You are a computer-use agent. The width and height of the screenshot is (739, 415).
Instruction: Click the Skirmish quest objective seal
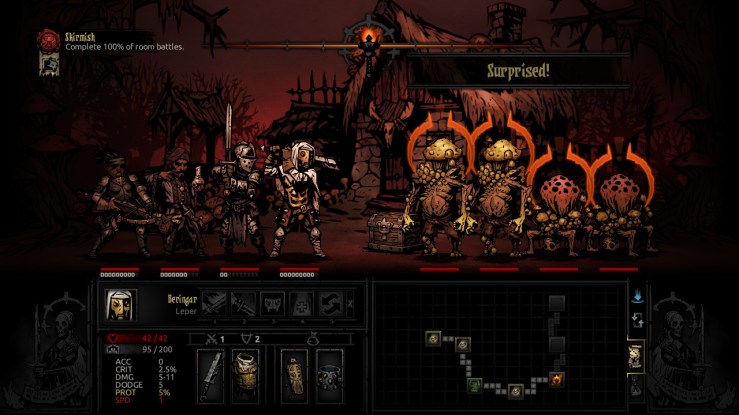tap(48, 39)
